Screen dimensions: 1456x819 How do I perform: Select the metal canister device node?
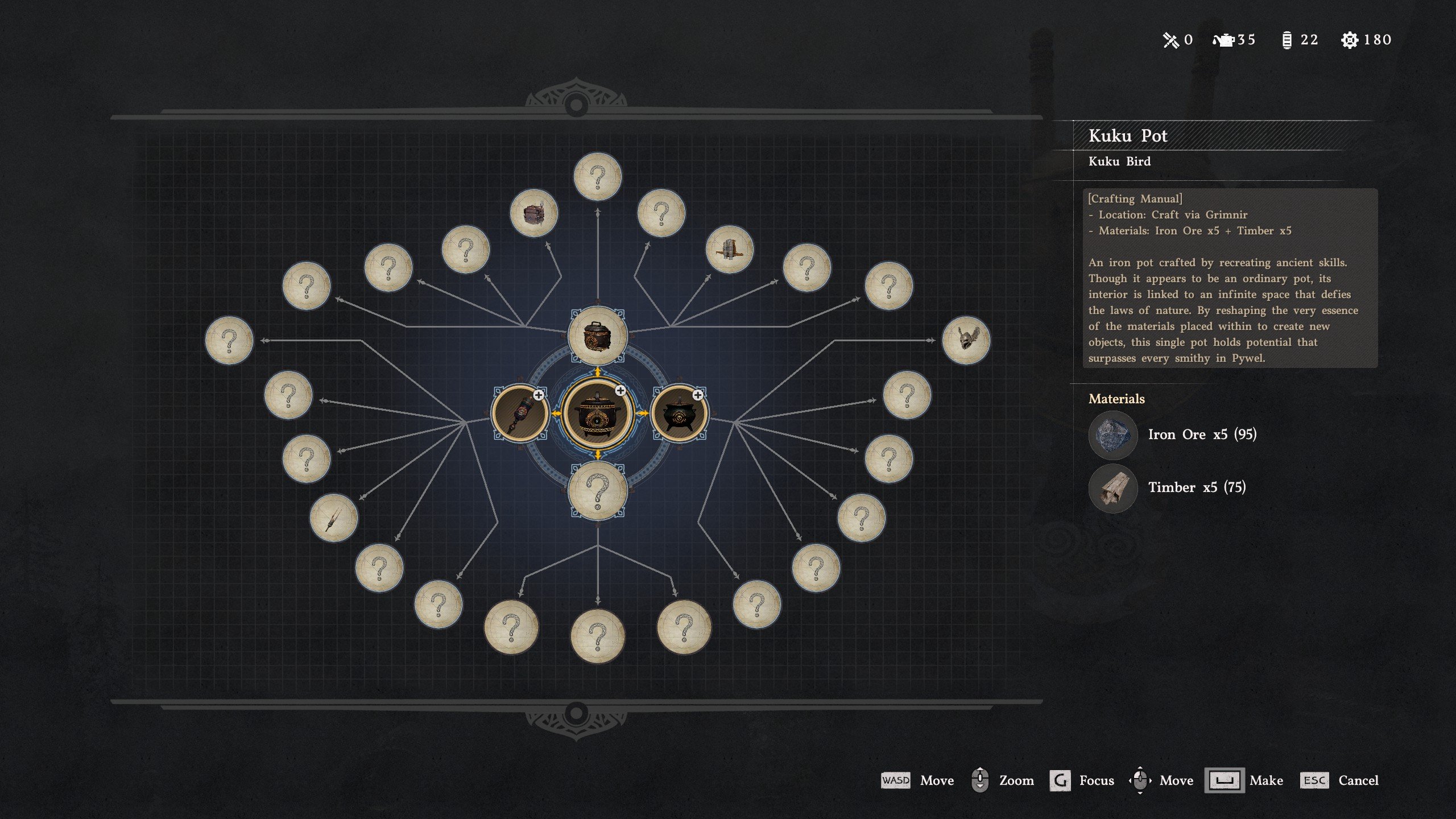coord(729,250)
